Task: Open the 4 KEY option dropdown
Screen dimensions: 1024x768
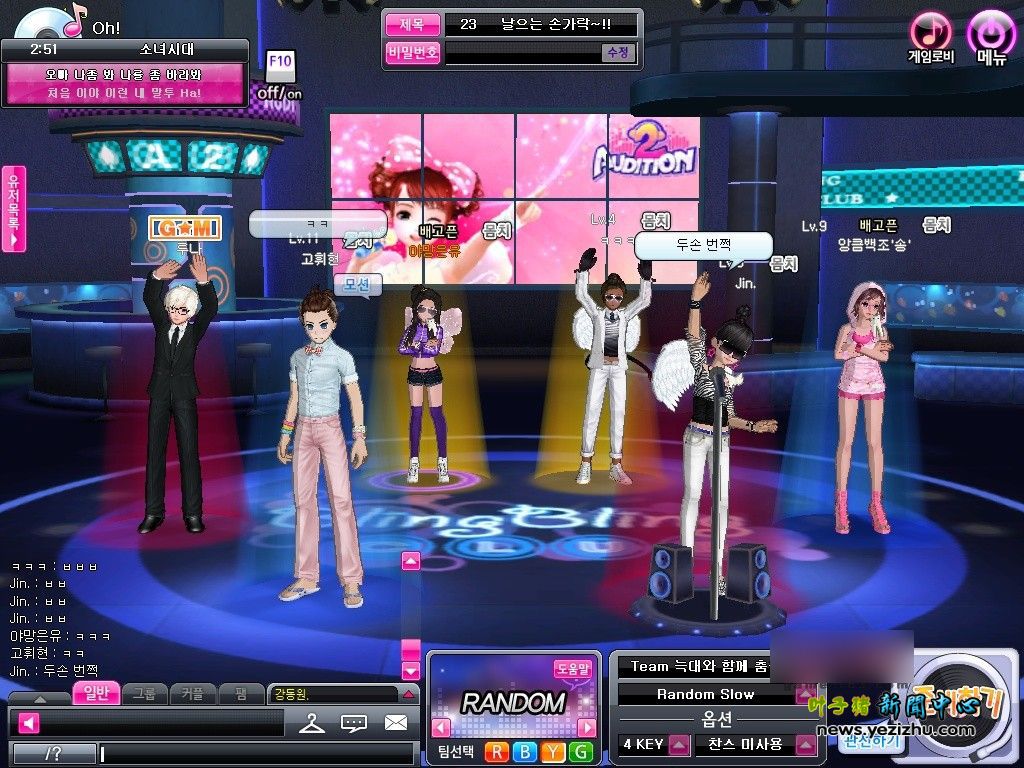Action: point(680,745)
